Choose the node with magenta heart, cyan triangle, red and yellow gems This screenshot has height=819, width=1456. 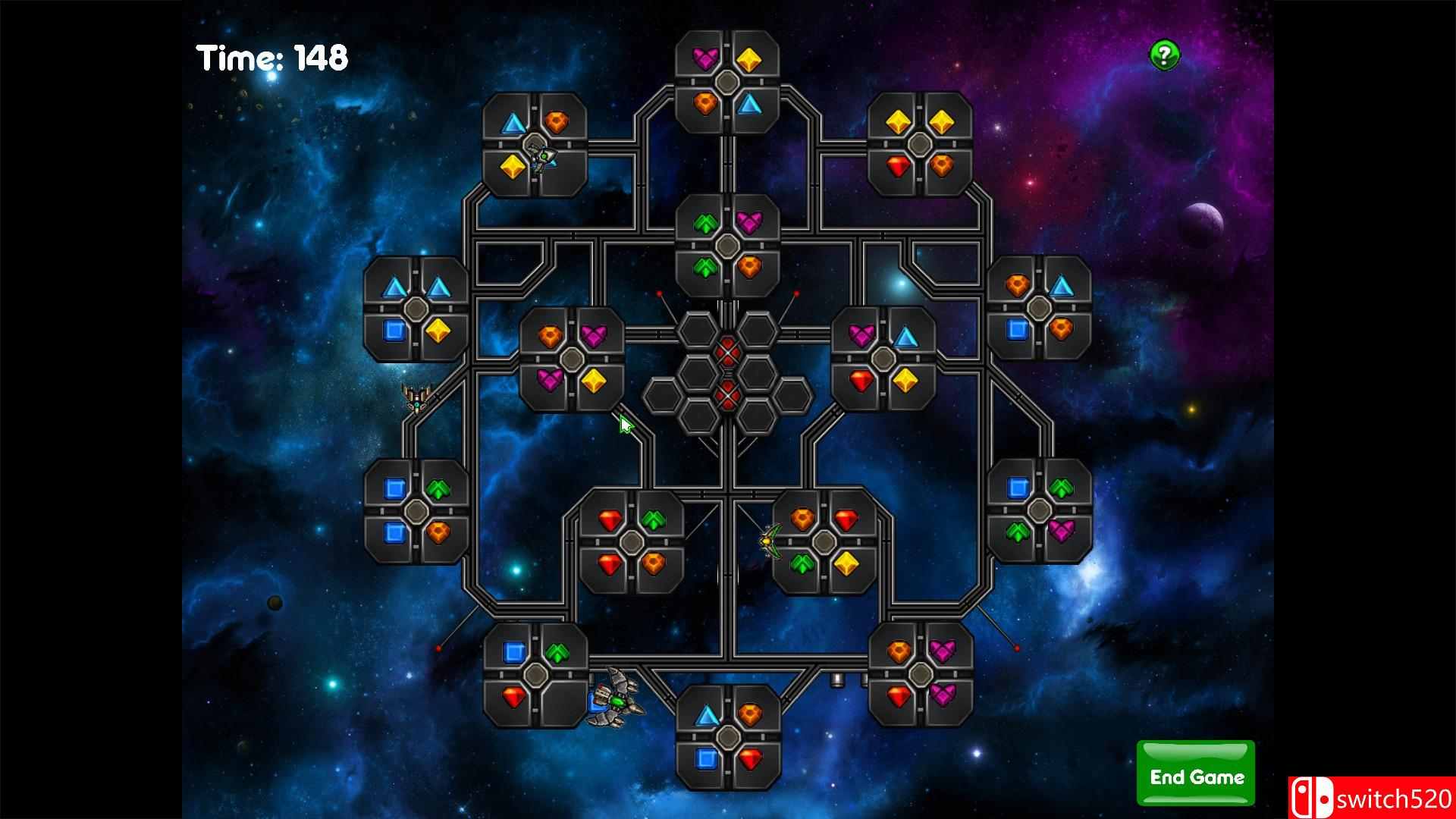[883, 359]
